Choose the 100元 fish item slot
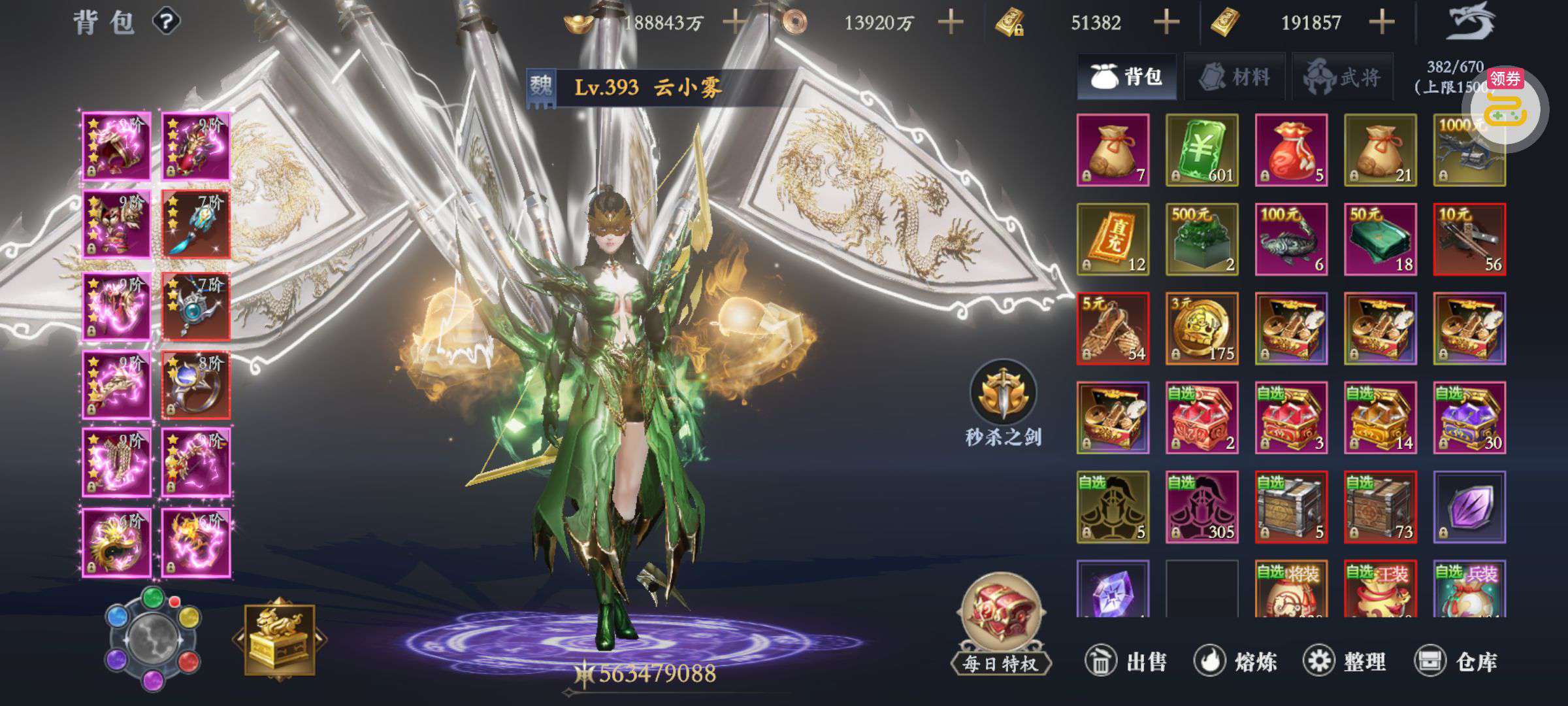This screenshot has width=1568, height=706. pyautogui.click(x=1290, y=239)
